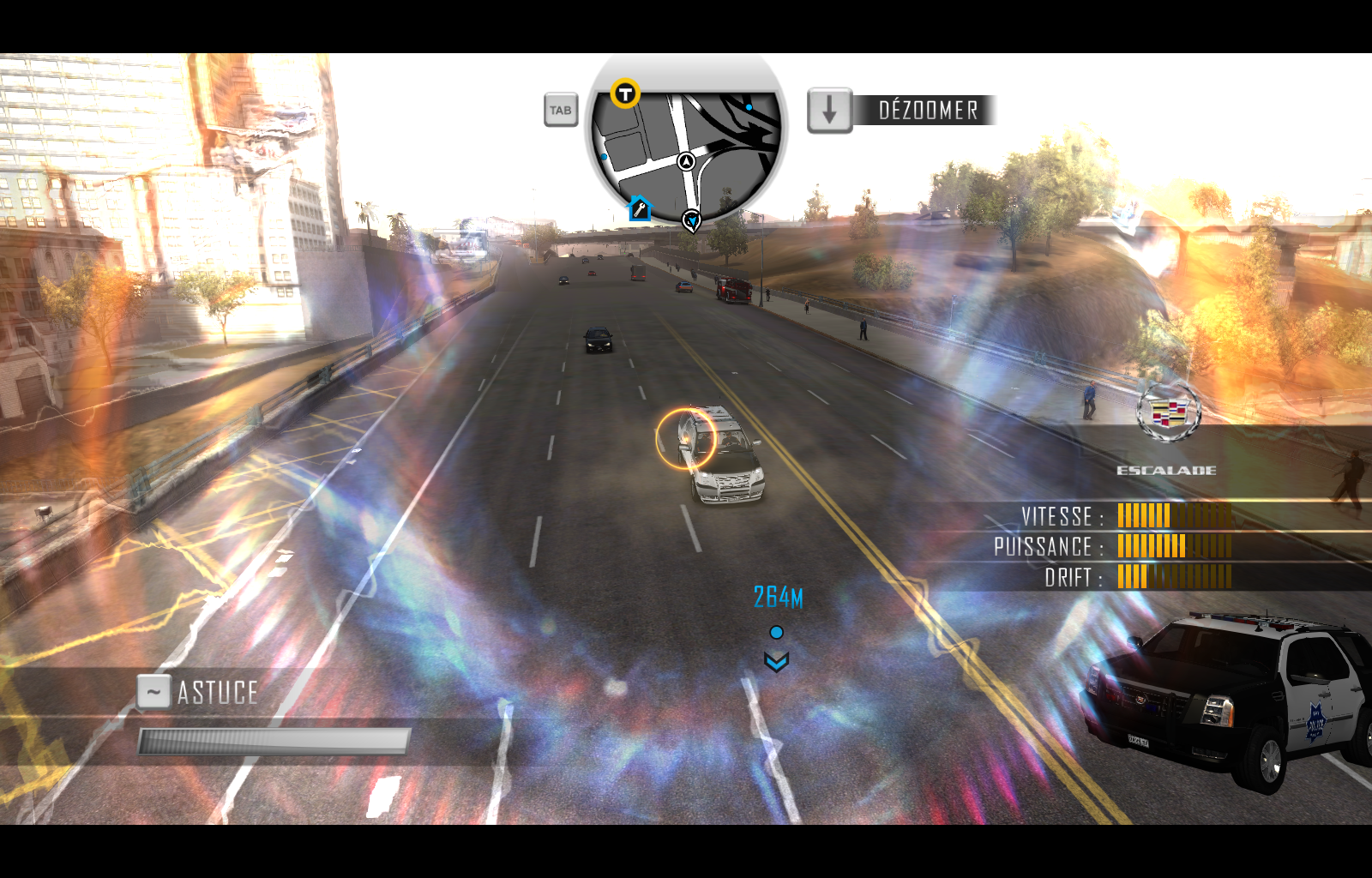Select the blue waypoint dot above the chevron
This screenshot has height=878, width=1372.
pos(777,631)
